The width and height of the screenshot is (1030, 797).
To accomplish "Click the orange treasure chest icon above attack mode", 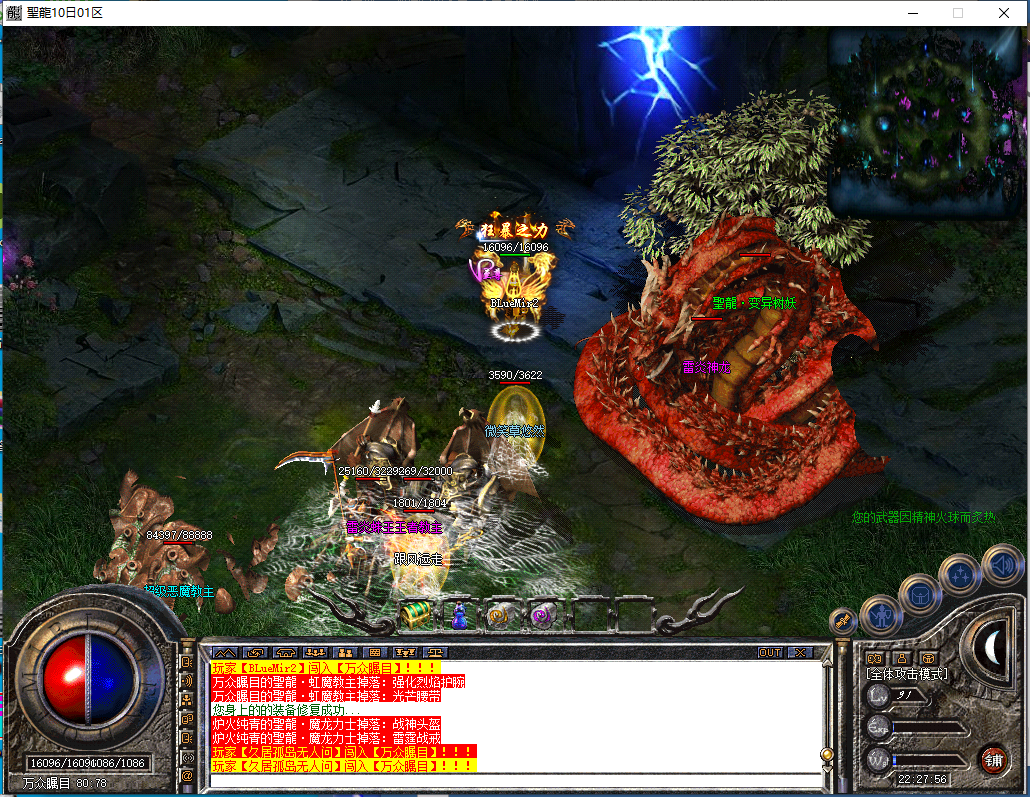I will (x=929, y=657).
